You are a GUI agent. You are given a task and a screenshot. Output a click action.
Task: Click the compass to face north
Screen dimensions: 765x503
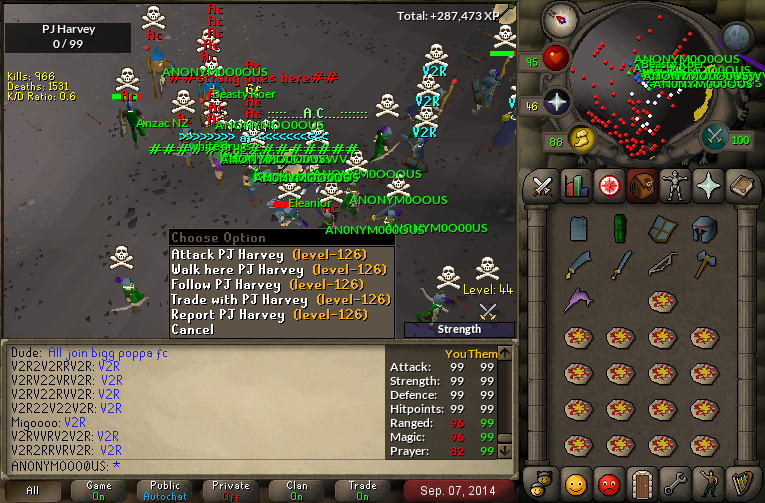[x=561, y=17]
